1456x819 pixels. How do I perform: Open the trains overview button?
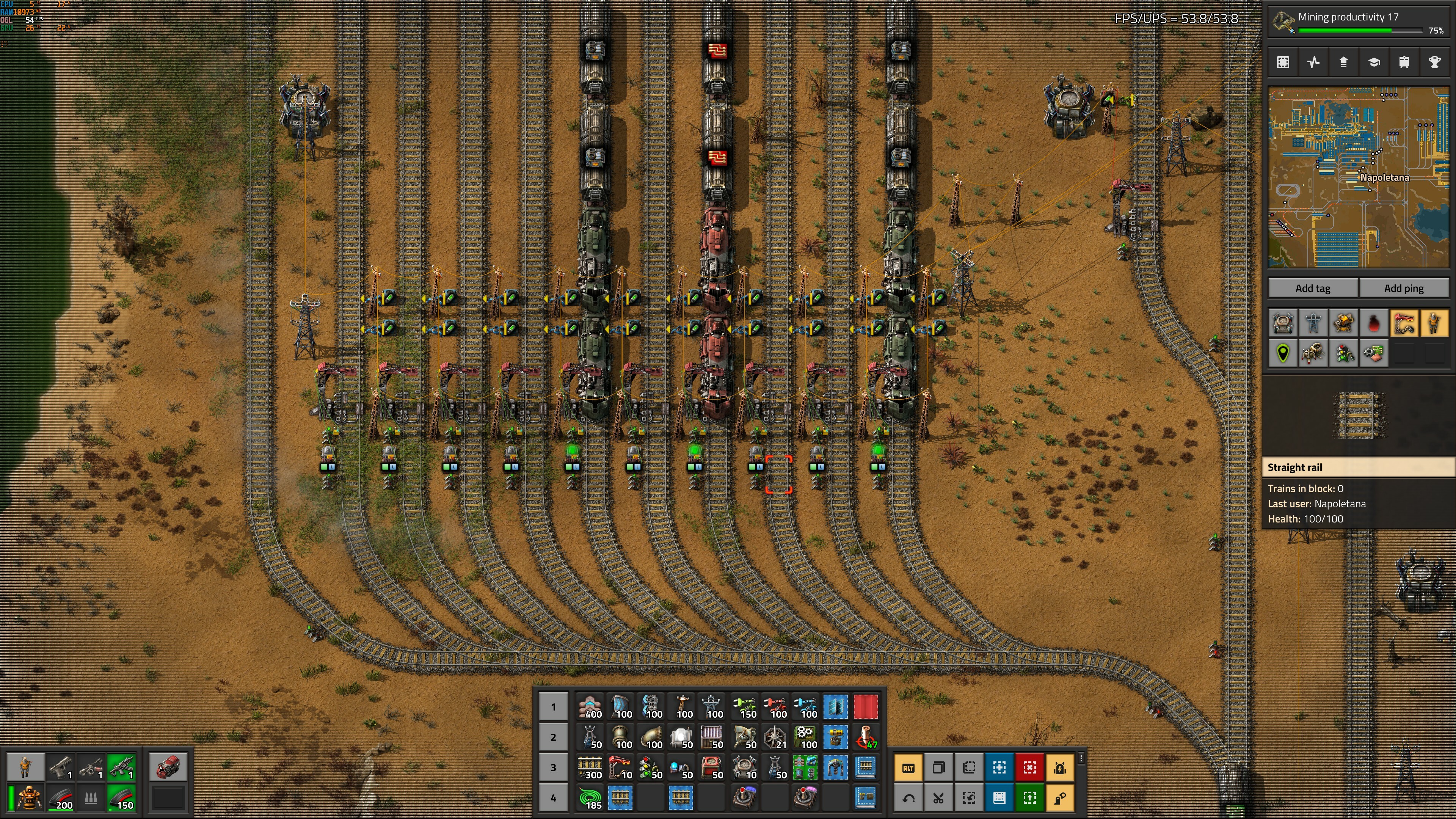point(1404,62)
